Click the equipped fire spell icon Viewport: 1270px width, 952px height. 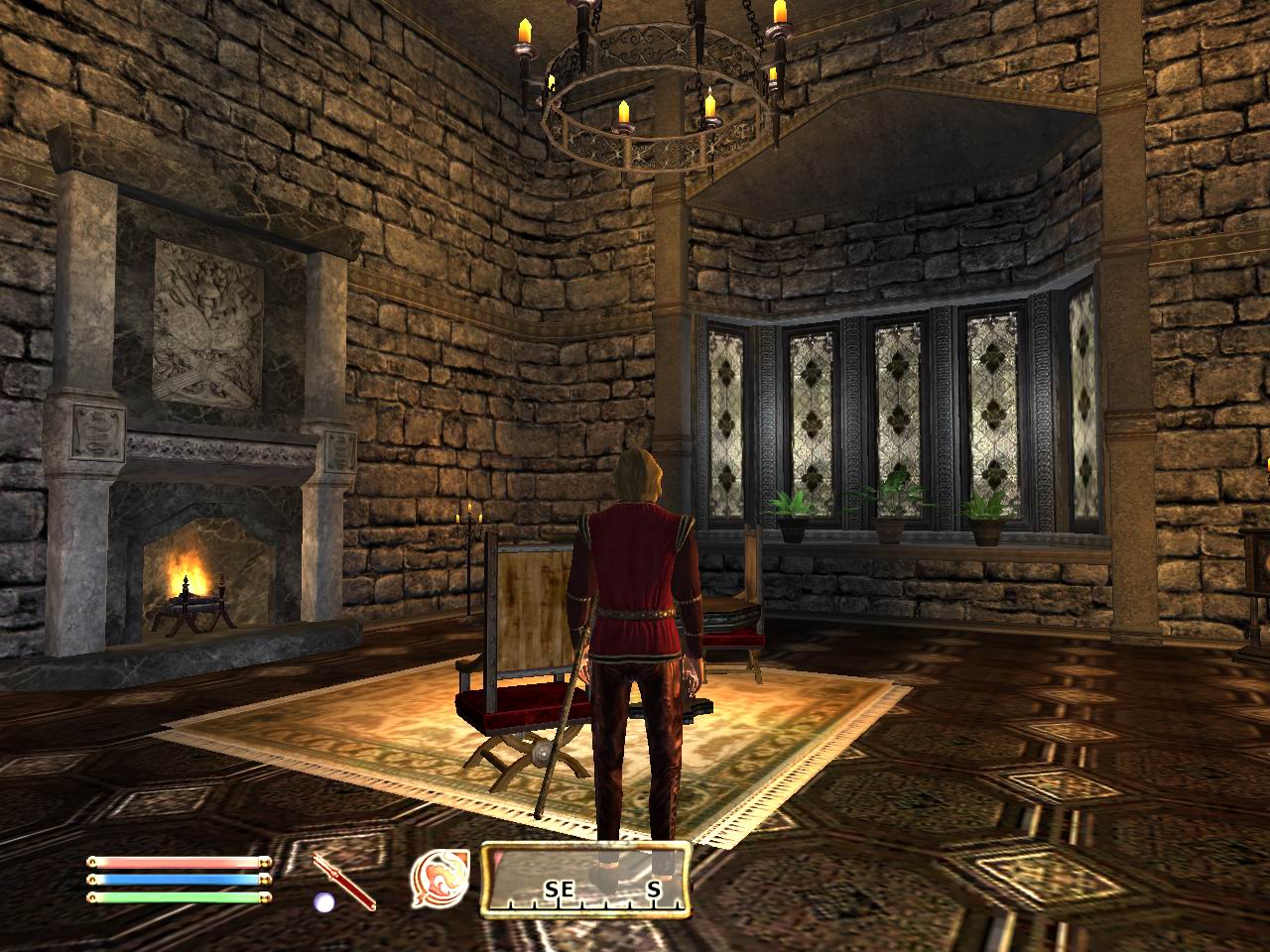[x=441, y=877]
